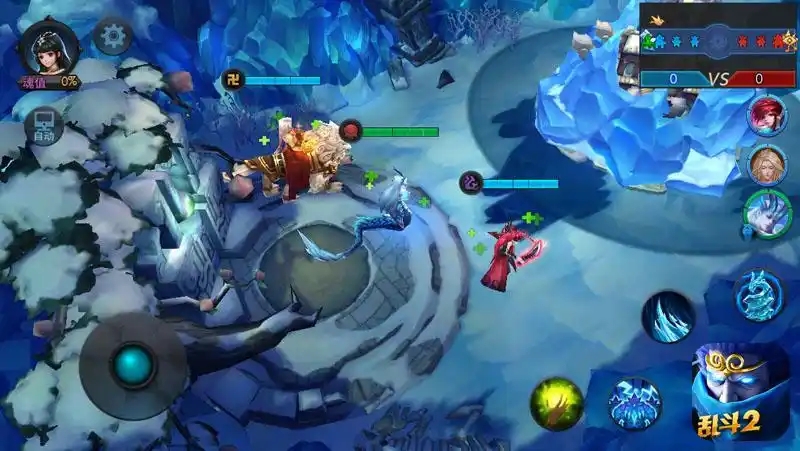Toggle the 自动 auto-battle button
Image resolution: width=800 pixels, height=451 pixels.
43,127
